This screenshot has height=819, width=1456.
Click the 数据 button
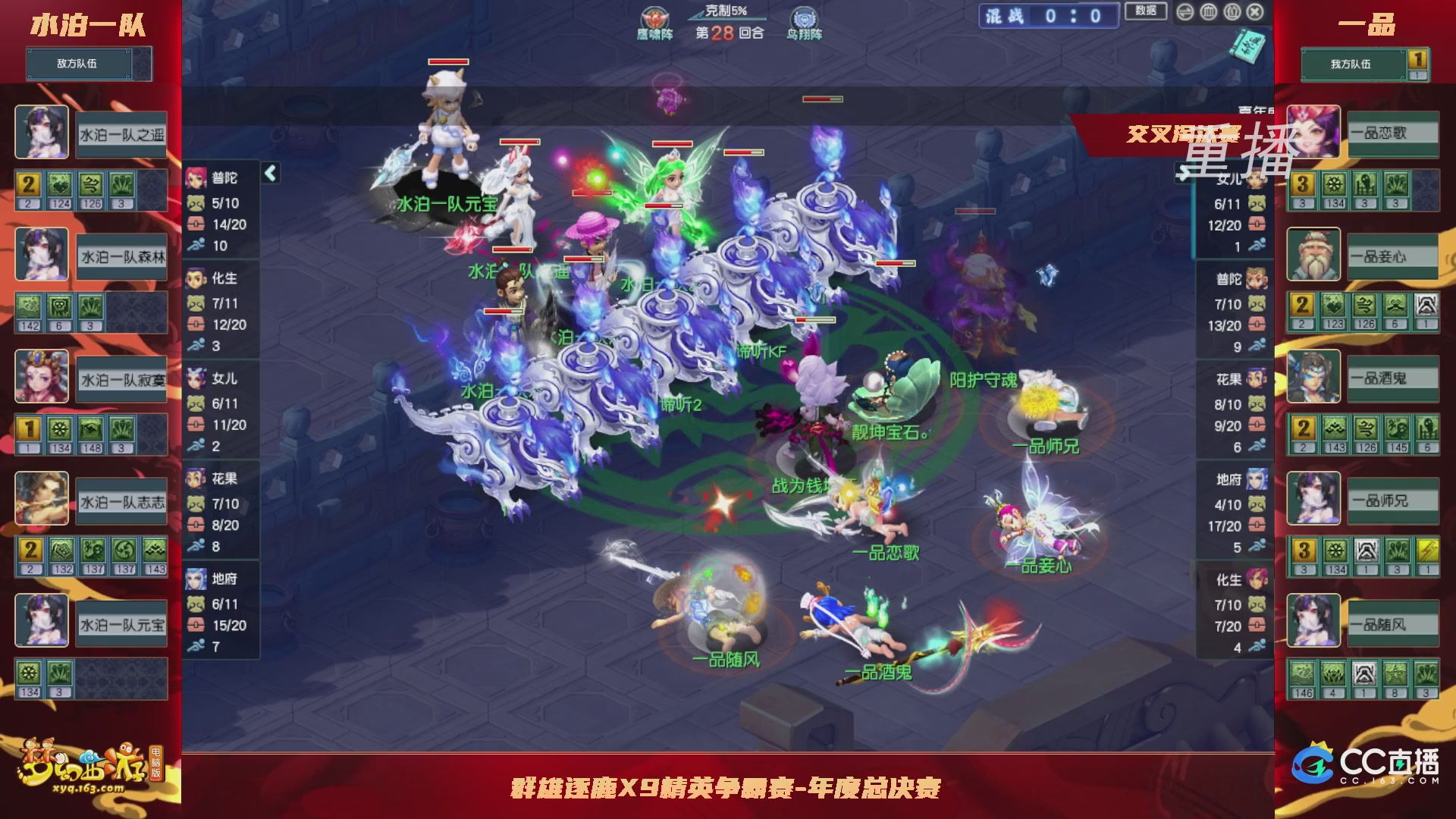click(x=1148, y=11)
